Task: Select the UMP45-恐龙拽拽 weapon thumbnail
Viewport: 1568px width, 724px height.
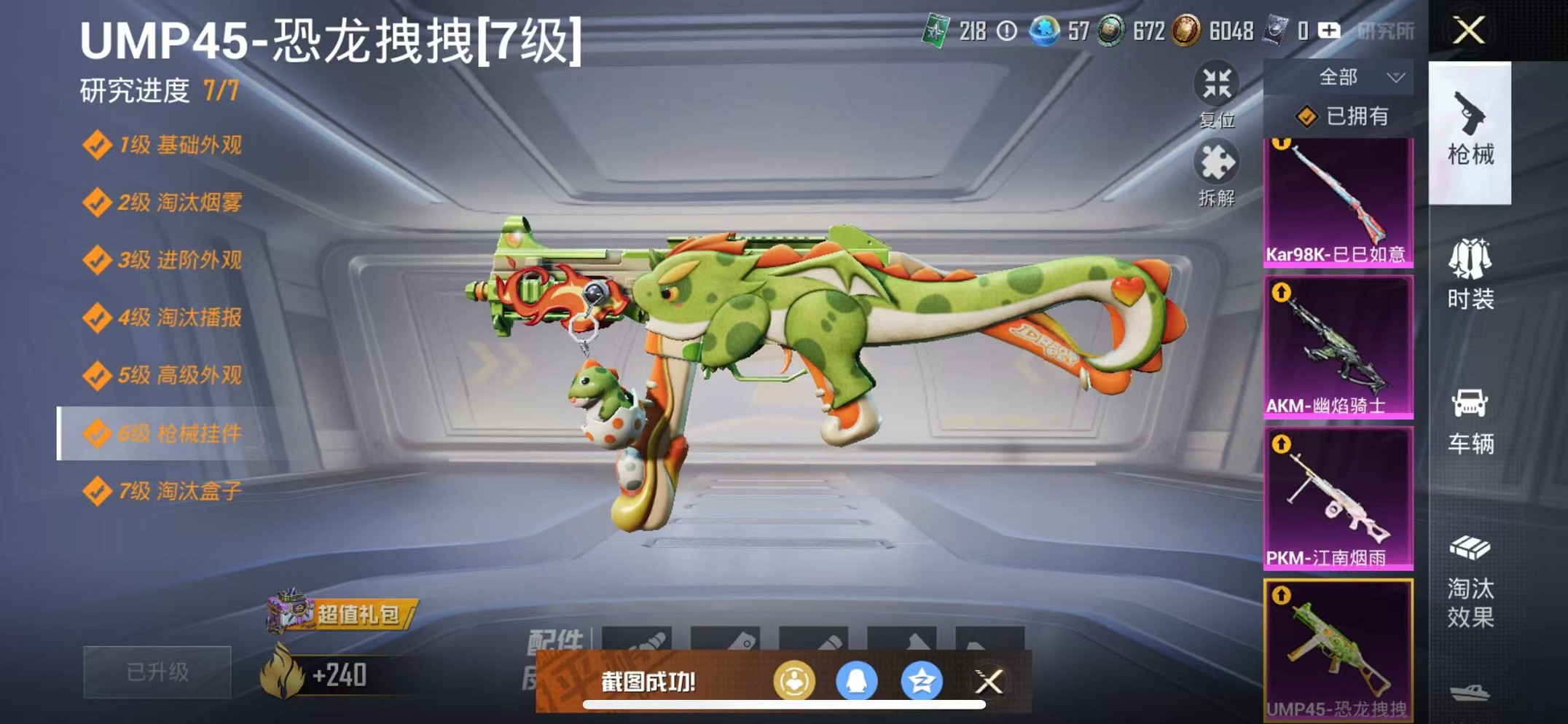Action: 1338,648
